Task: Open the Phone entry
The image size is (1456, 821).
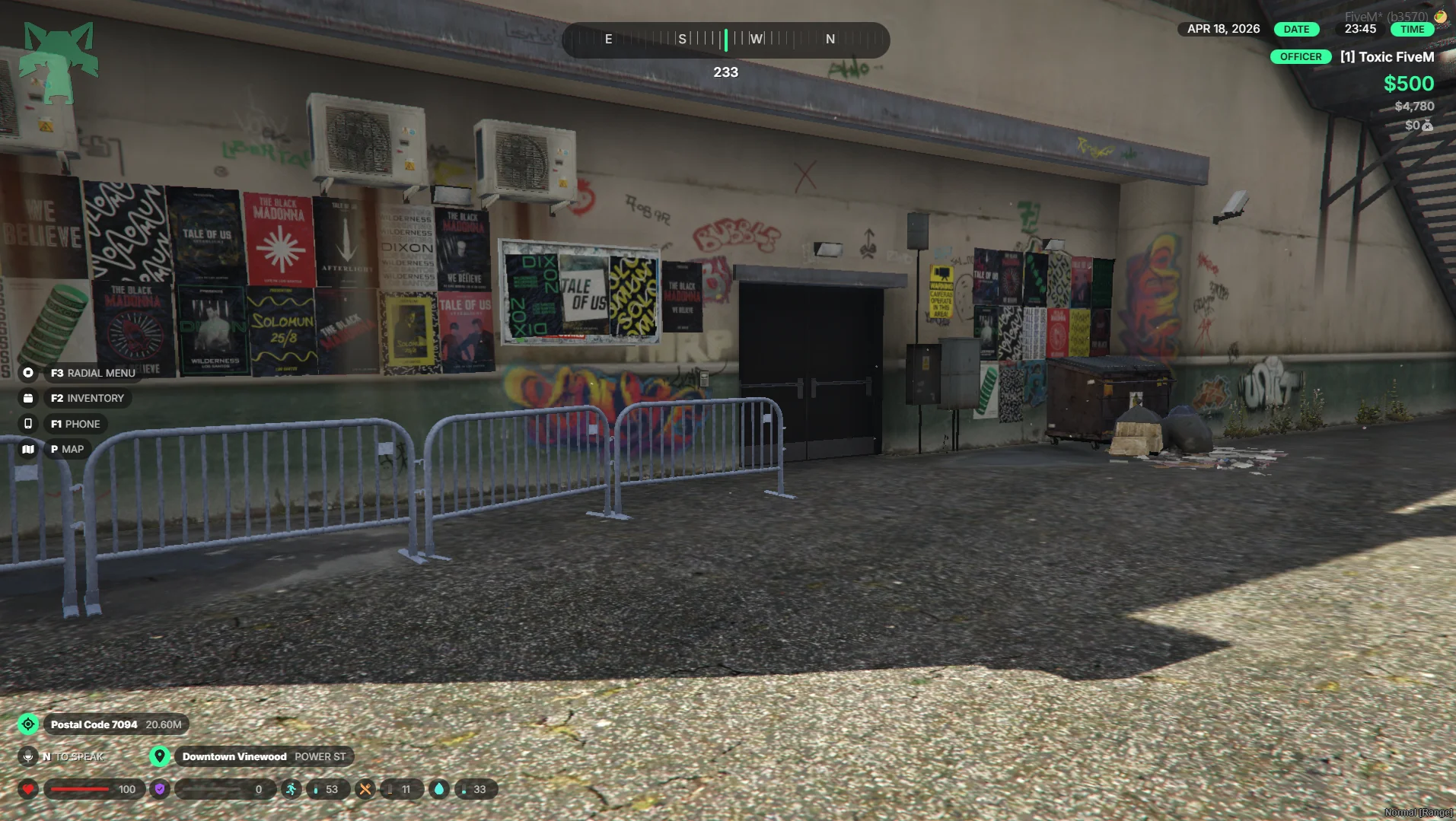Action: pyautogui.click(x=75, y=424)
